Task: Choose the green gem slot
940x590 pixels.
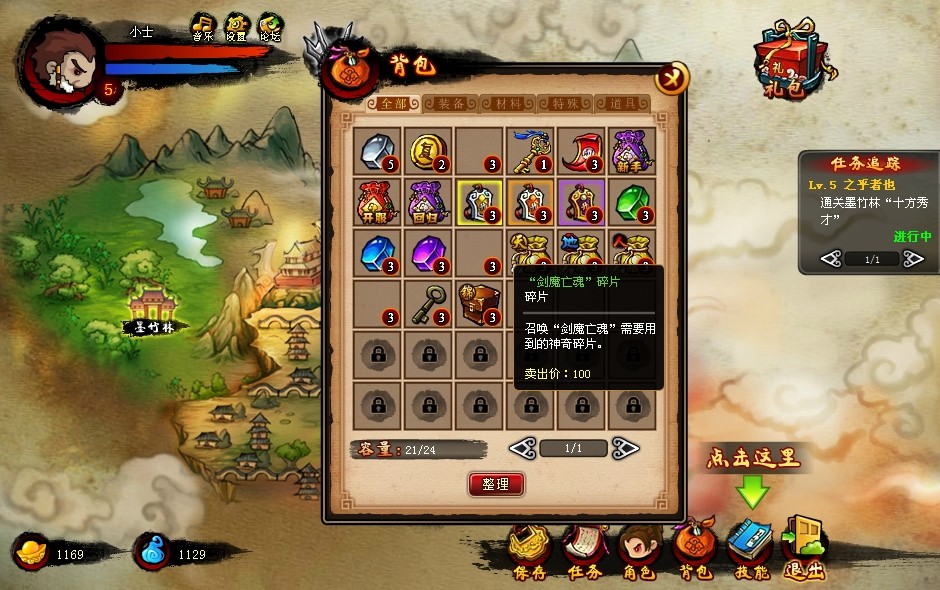Action: [632, 202]
